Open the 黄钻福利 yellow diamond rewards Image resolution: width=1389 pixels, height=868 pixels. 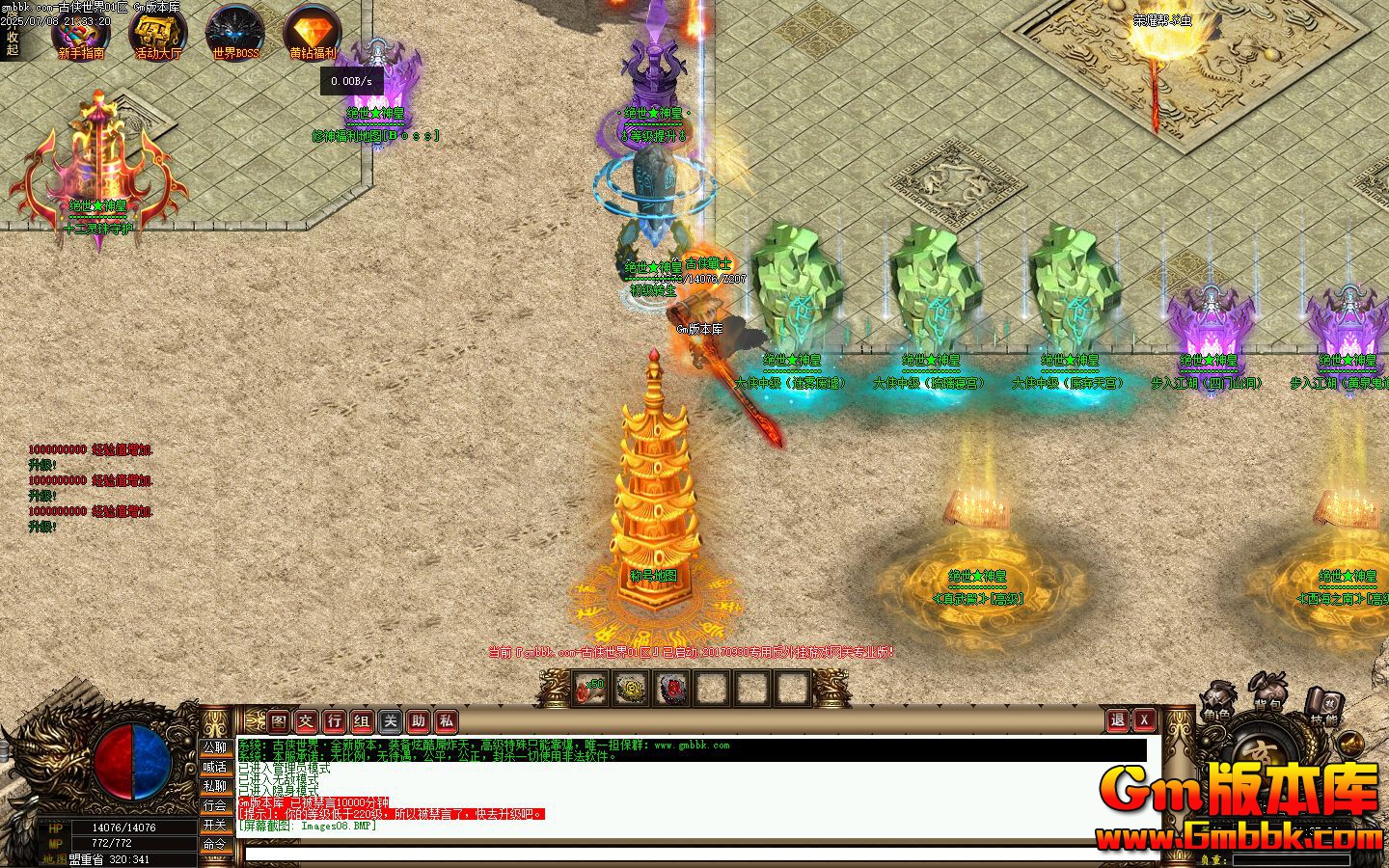click(313, 32)
